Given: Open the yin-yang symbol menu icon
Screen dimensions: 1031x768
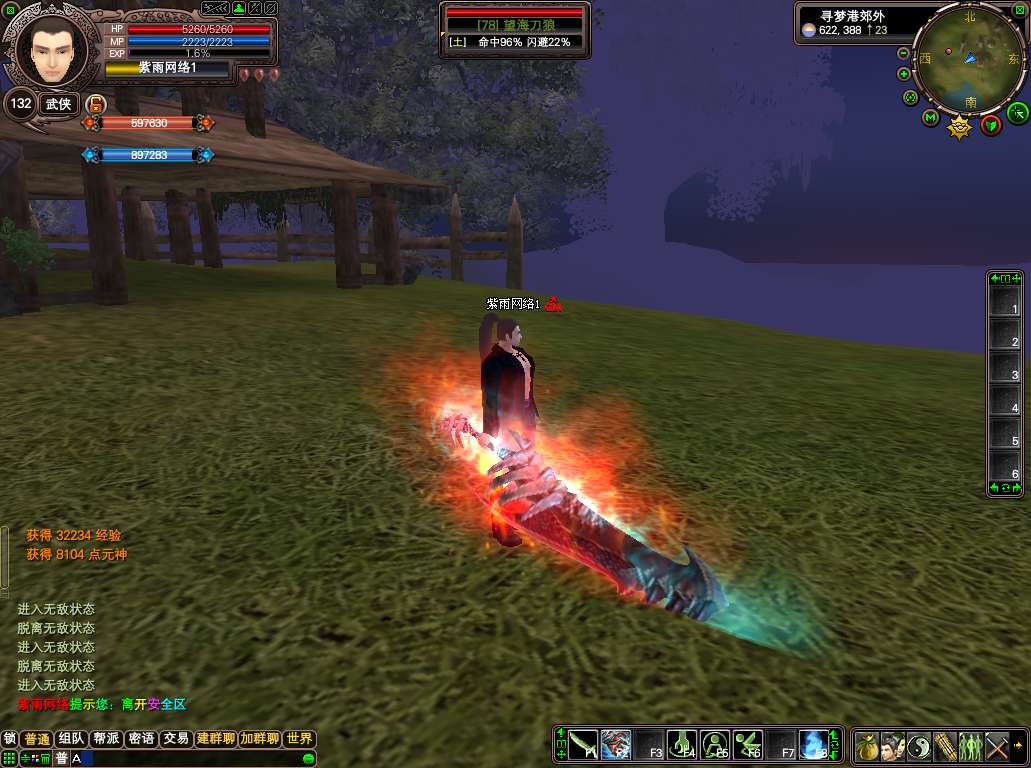Looking at the screenshot, I should coord(919,746).
